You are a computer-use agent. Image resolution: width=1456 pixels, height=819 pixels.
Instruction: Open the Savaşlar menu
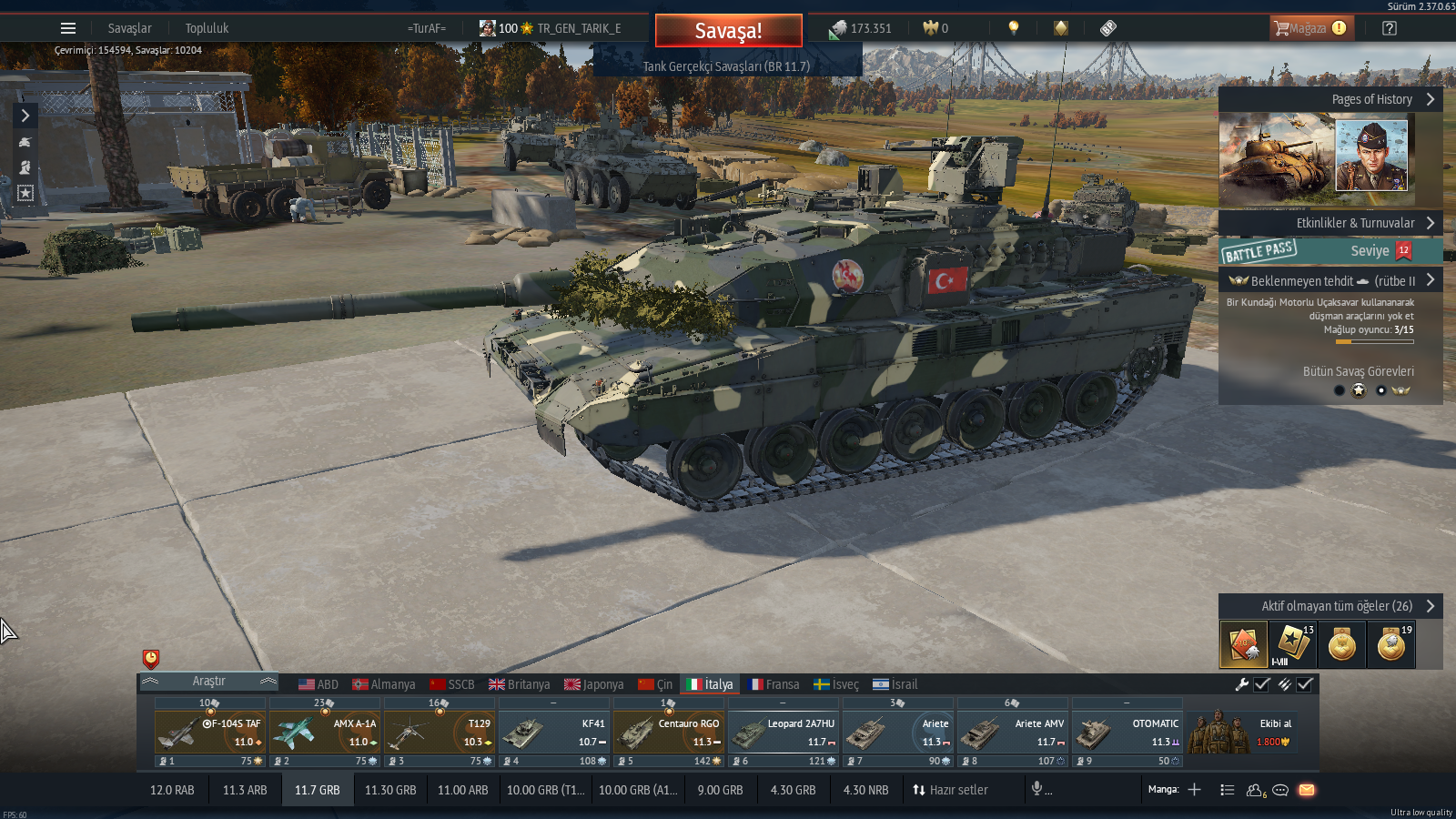130,28
